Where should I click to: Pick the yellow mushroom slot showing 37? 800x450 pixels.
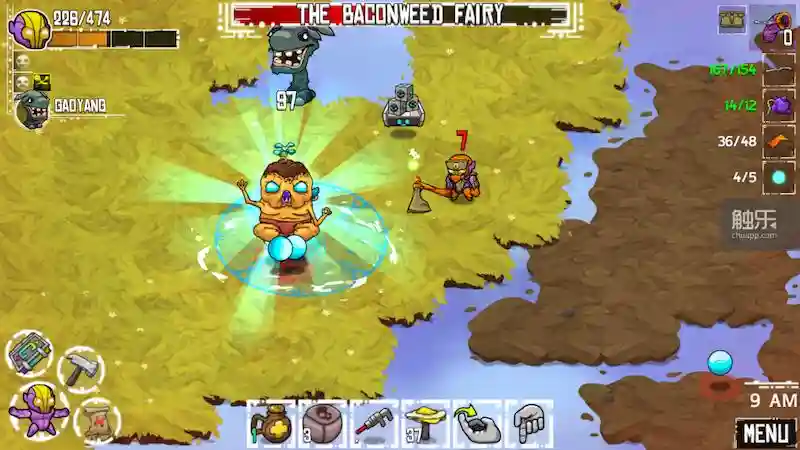click(x=427, y=424)
